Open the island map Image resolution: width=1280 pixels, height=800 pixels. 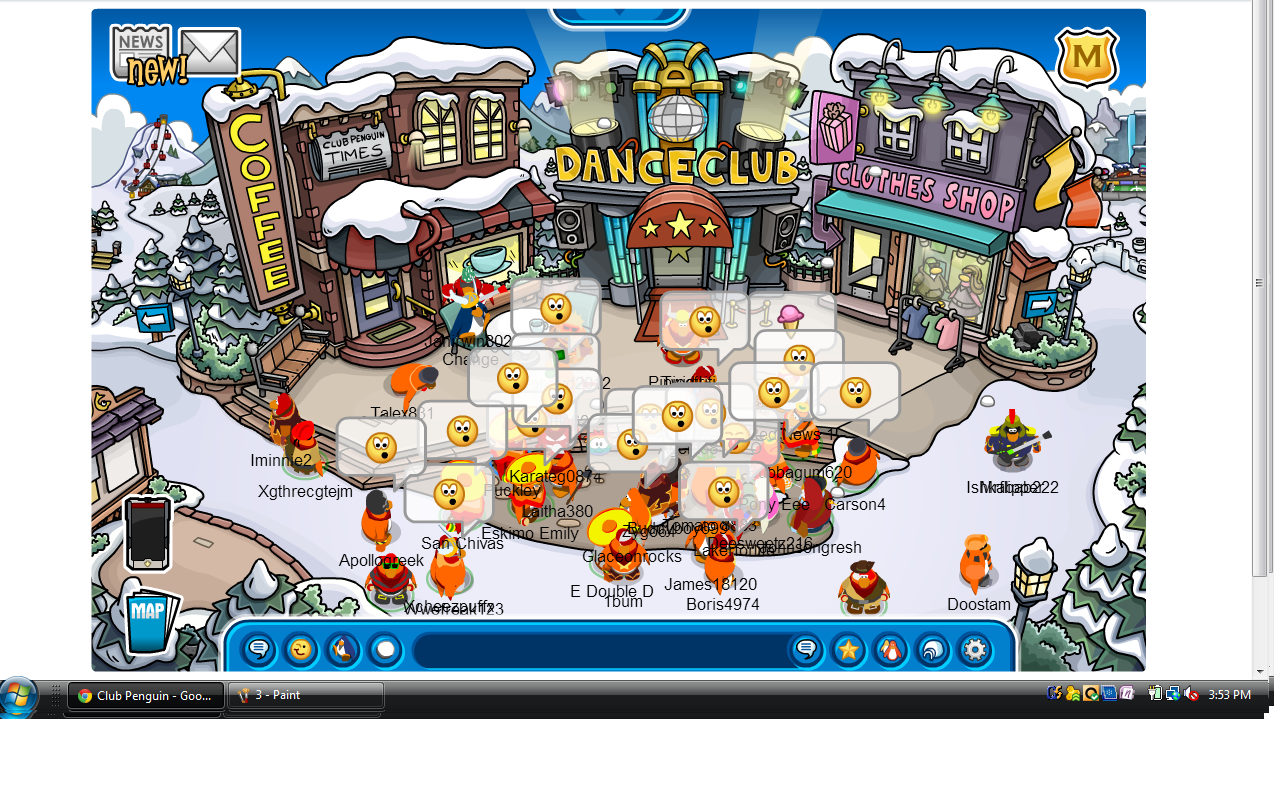[x=150, y=622]
